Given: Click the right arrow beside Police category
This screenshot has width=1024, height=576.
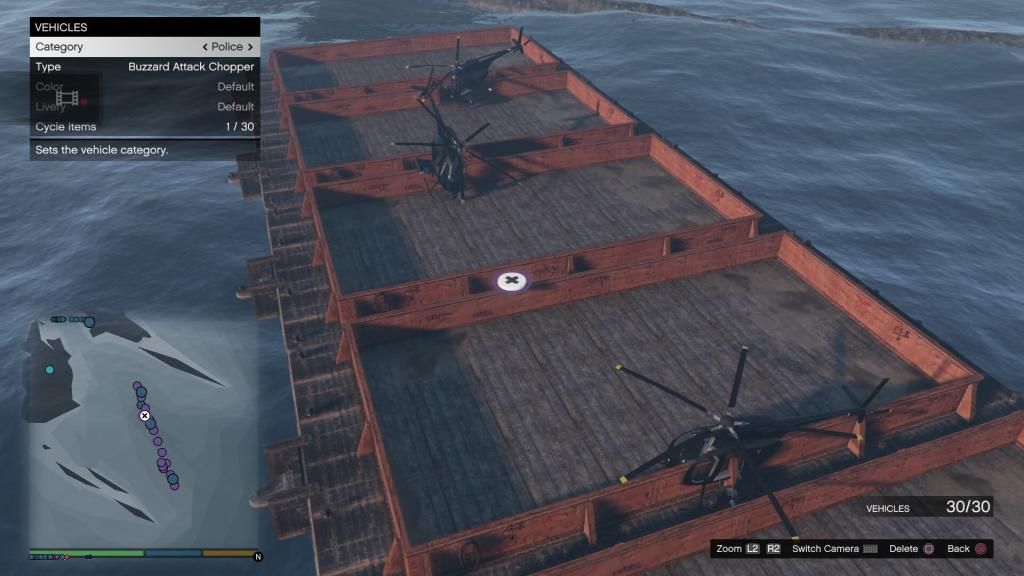Looking at the screenshot, I should point(250,47).
